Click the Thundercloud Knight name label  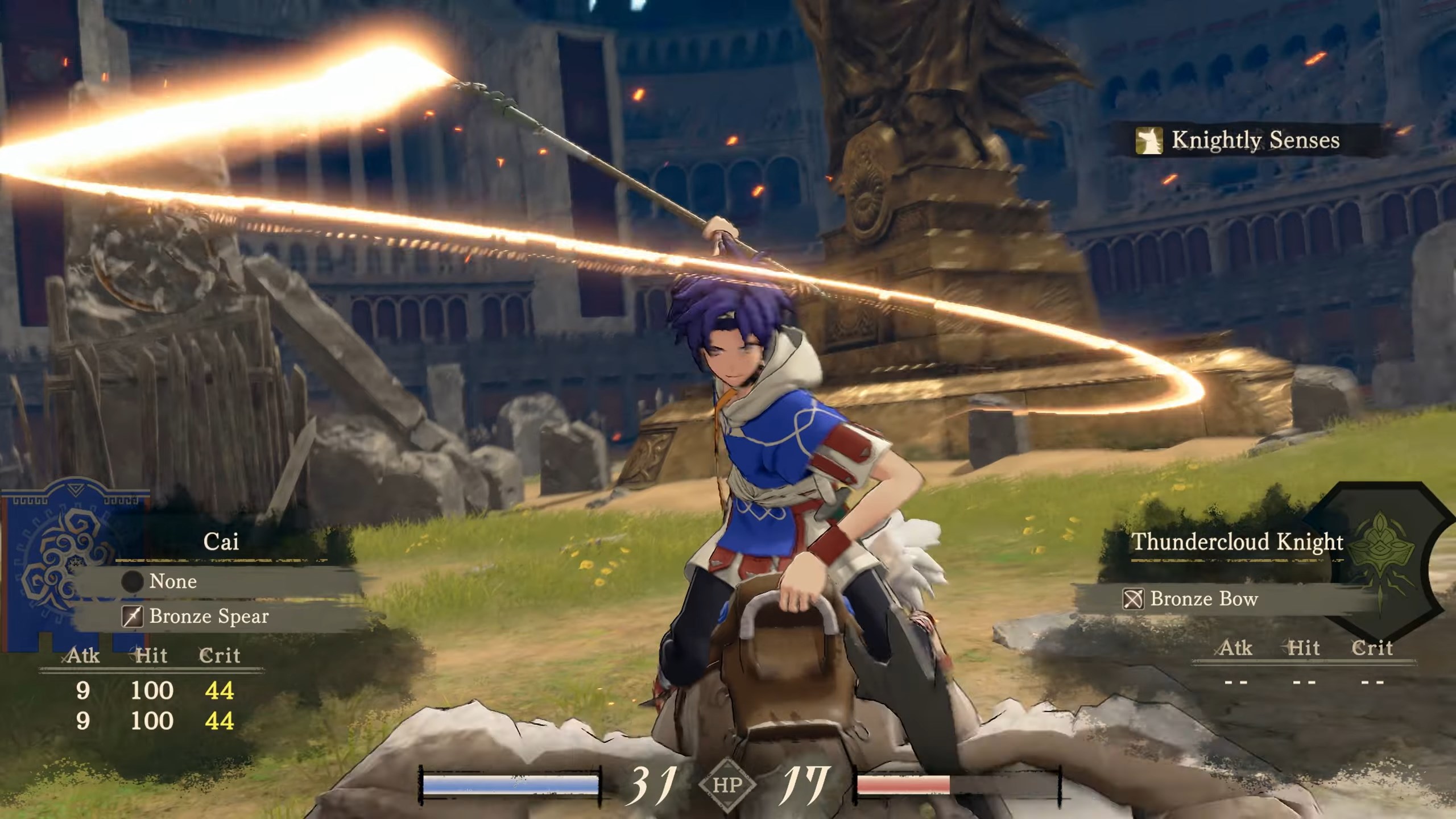point(1237,541)
